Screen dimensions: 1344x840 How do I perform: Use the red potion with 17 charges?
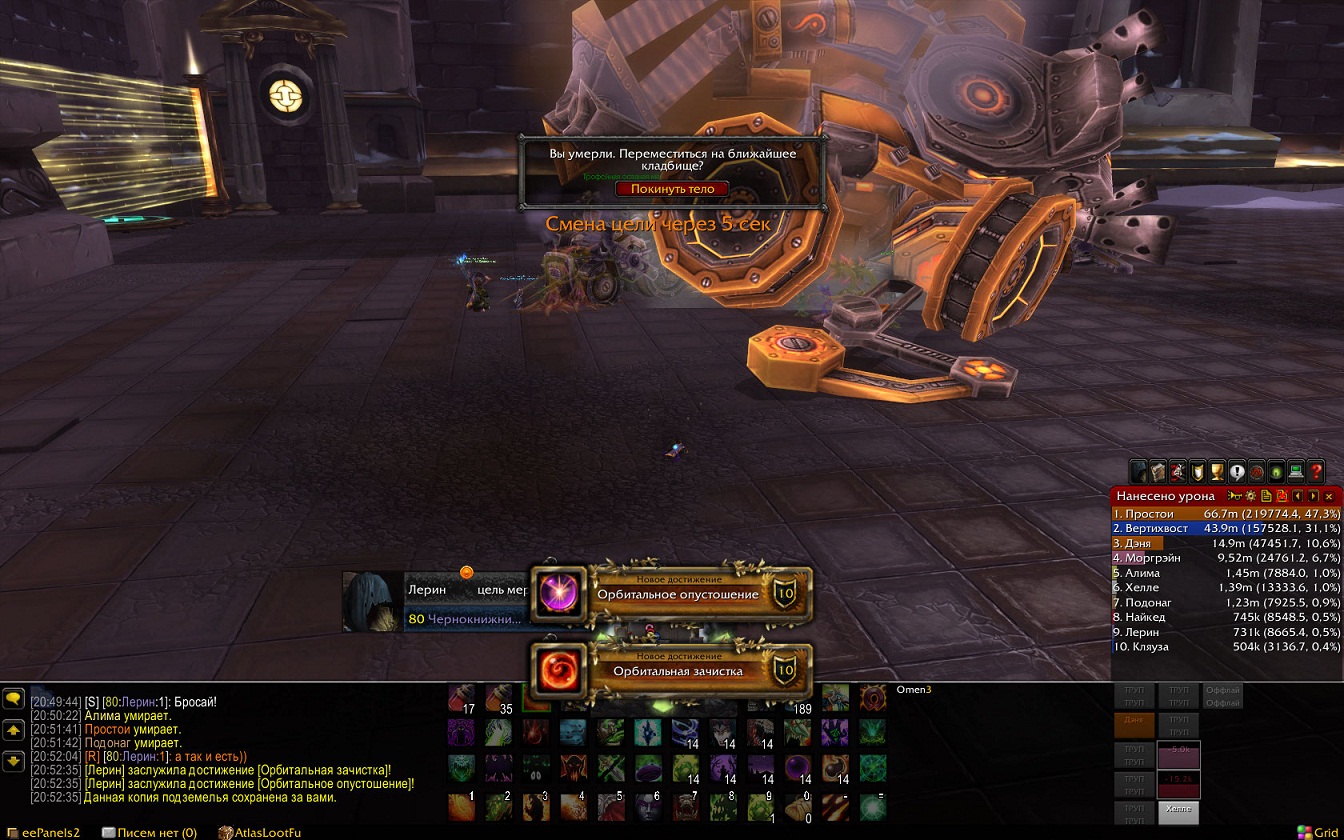pos(461,698)
